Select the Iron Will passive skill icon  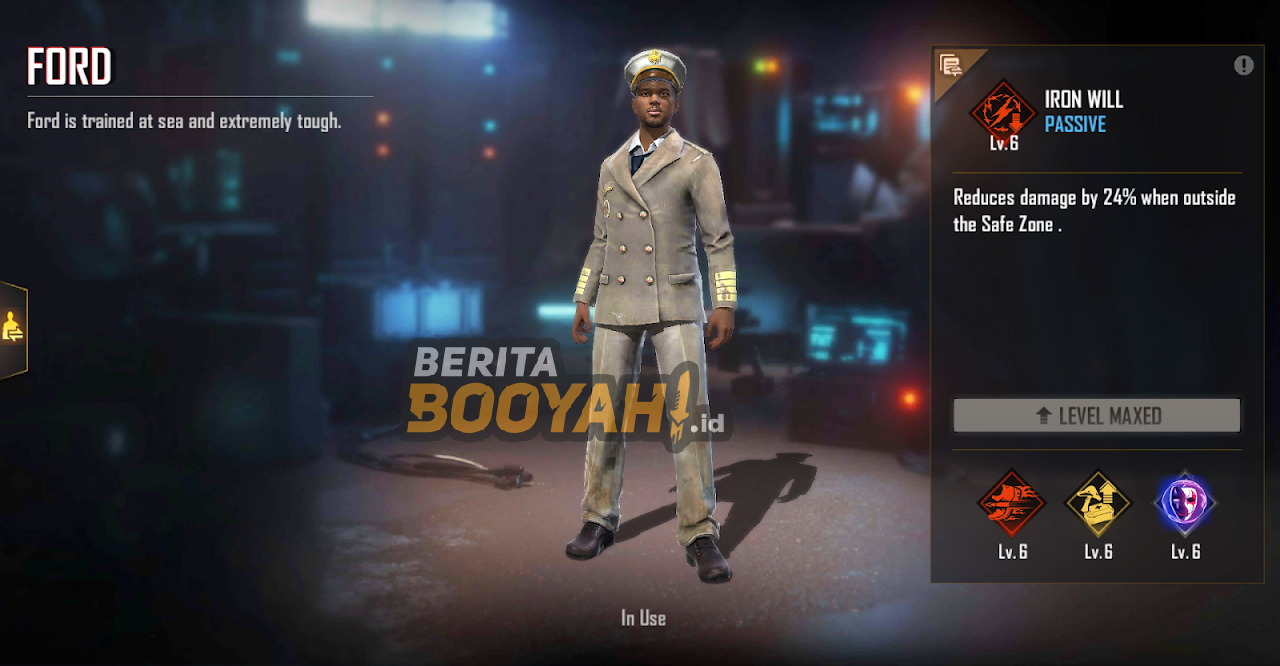1002,109
